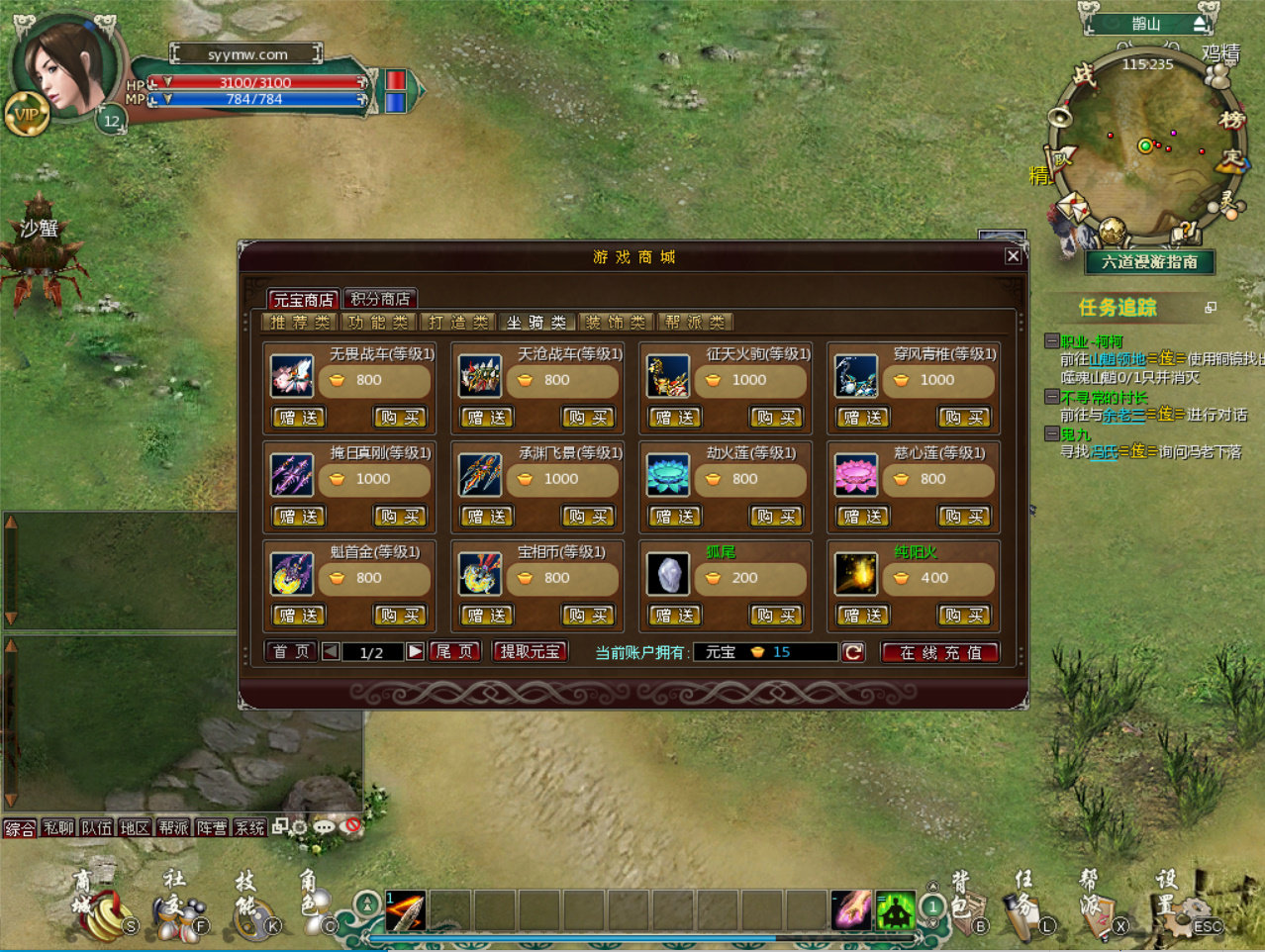Refresh the 元宝 balance
The height and width of the screenshot is (952, 1265).
(x=853, y=652)
